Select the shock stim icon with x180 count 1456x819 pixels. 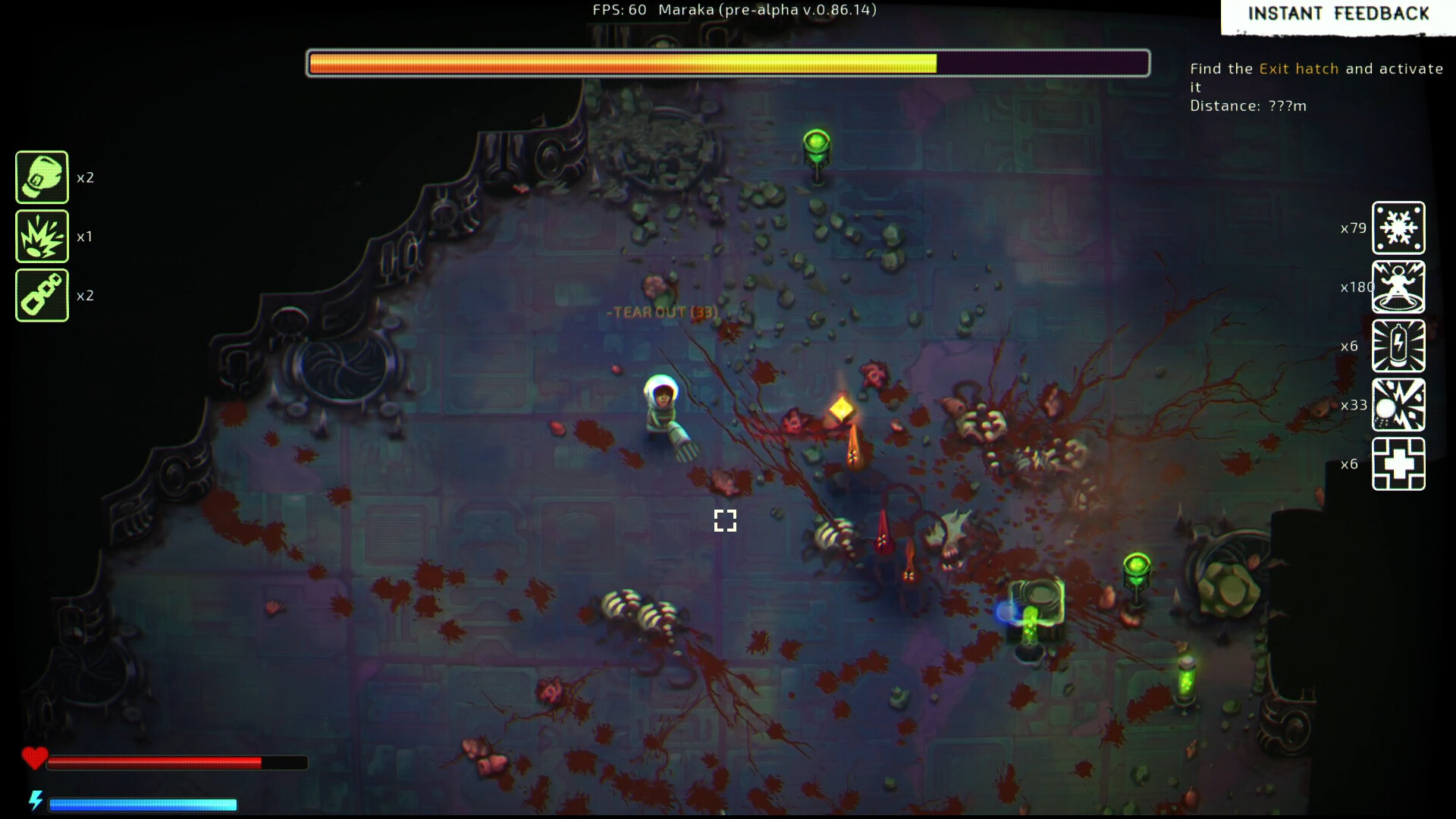[x=1398, y=287]
